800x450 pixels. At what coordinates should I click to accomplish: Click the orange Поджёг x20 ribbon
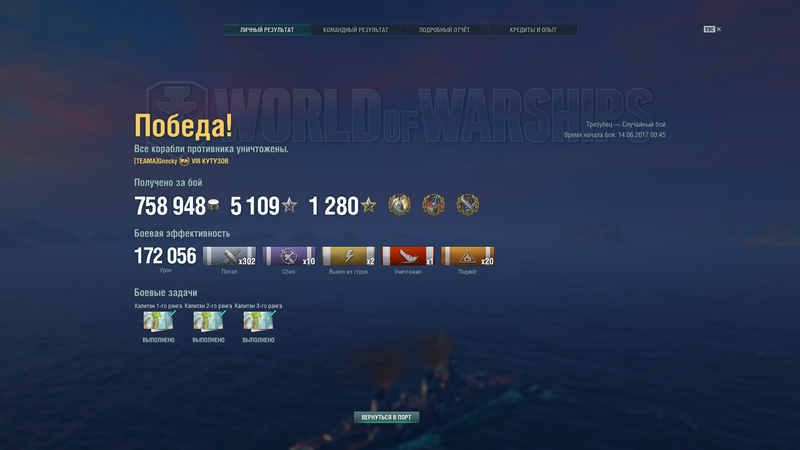[x=467, y=256]
